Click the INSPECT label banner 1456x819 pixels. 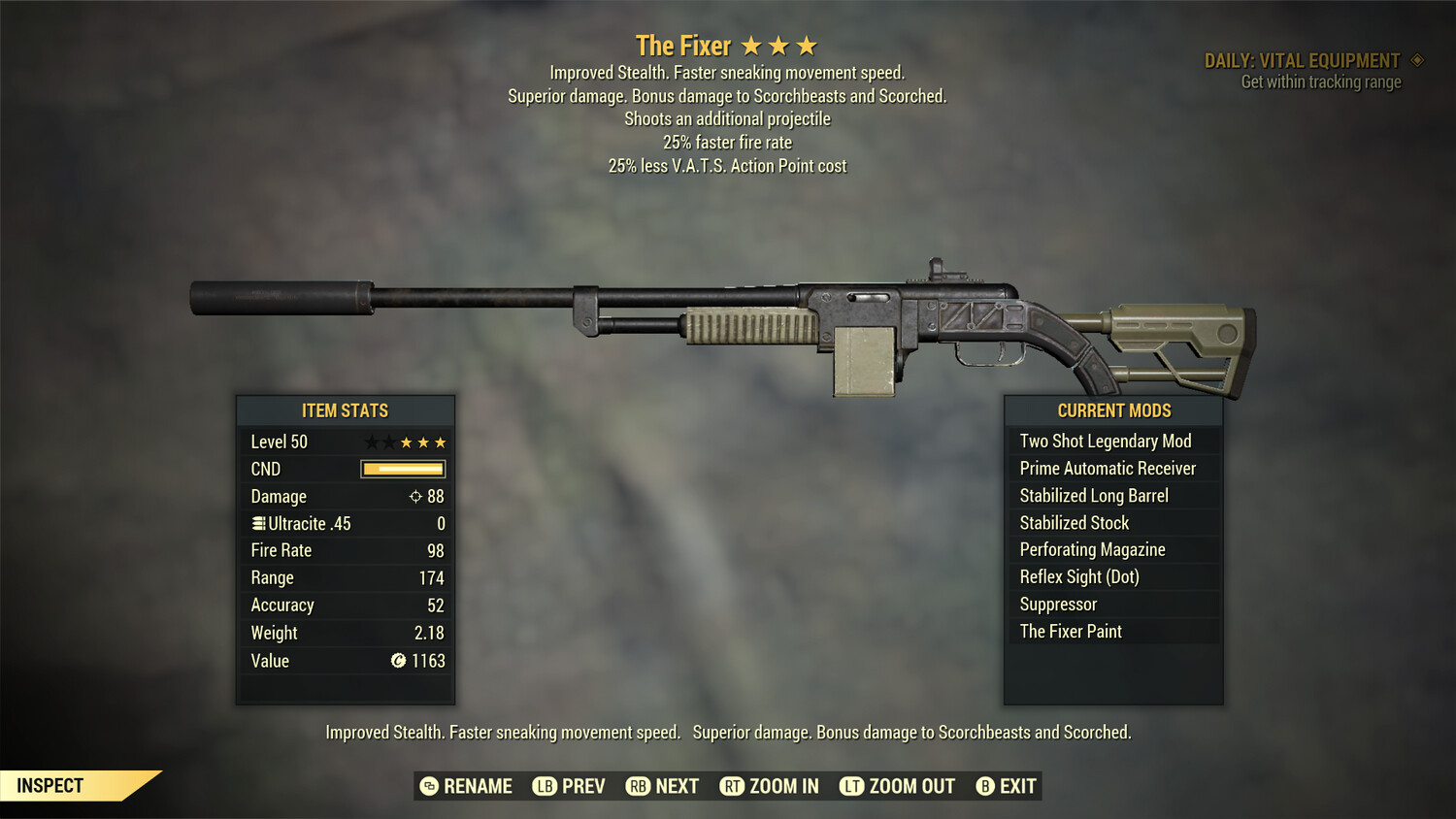(x=50, y=785)
